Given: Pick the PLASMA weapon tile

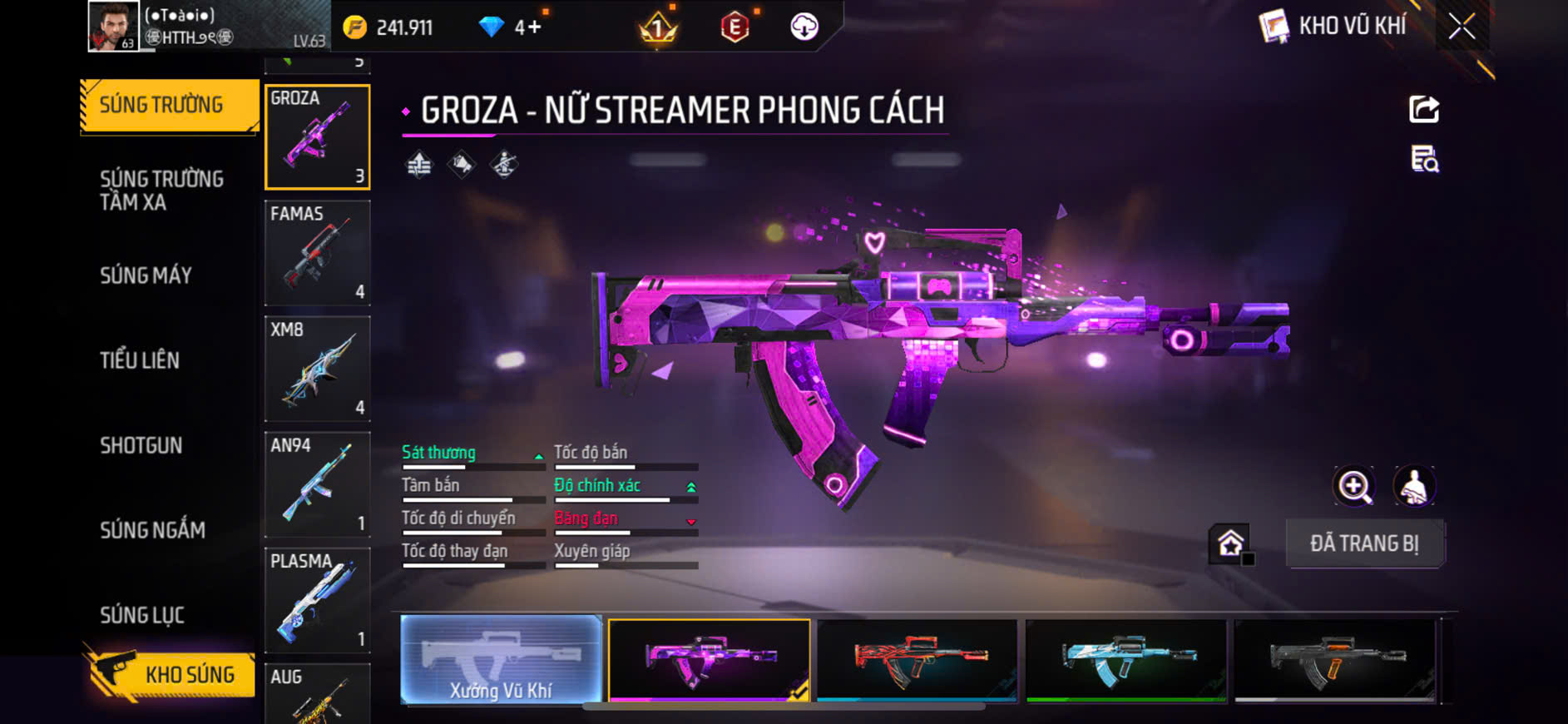Looking at the screenshot, I should click(x=317, y=599).
